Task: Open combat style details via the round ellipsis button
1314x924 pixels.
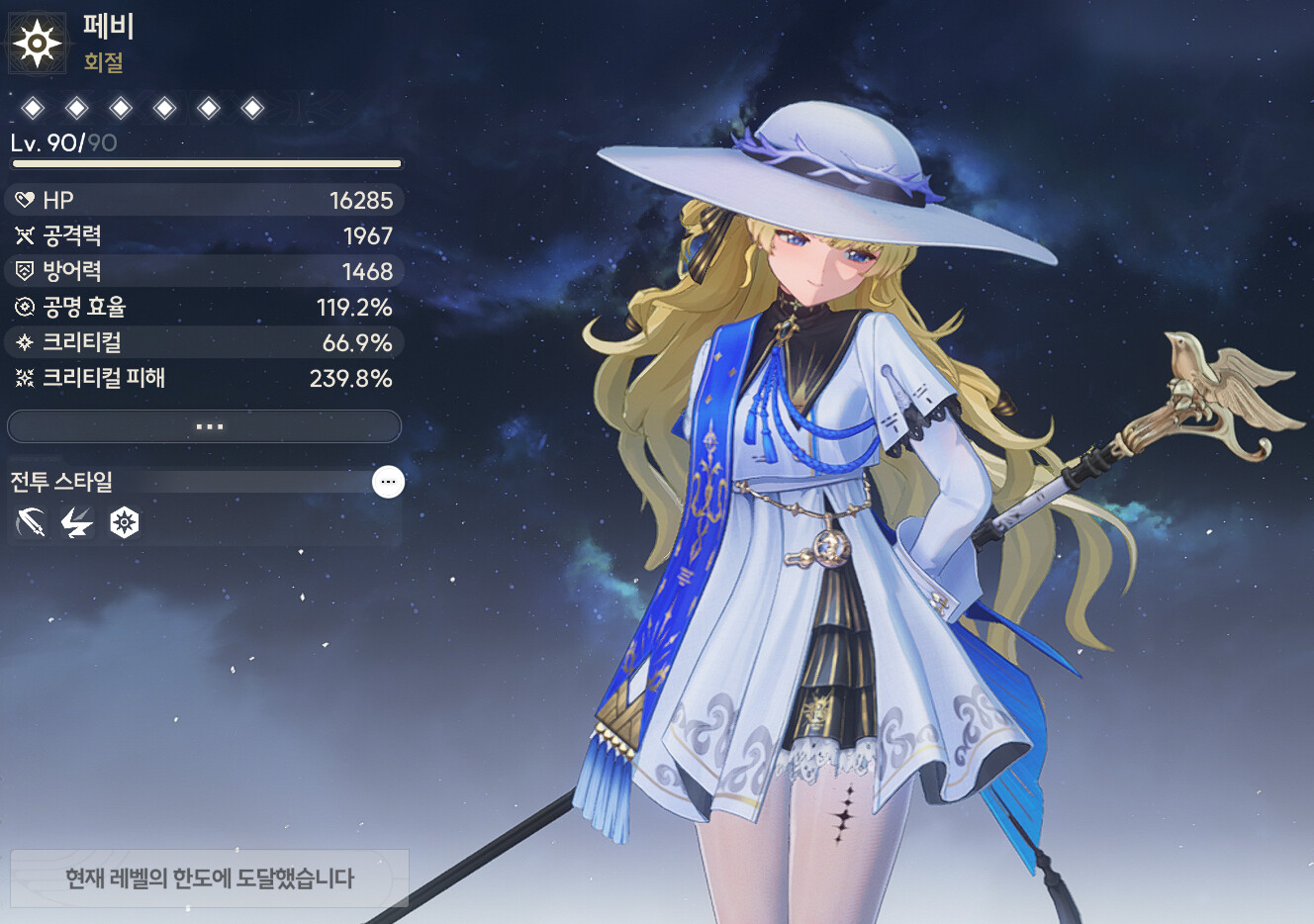Action: tap(388, 482)
